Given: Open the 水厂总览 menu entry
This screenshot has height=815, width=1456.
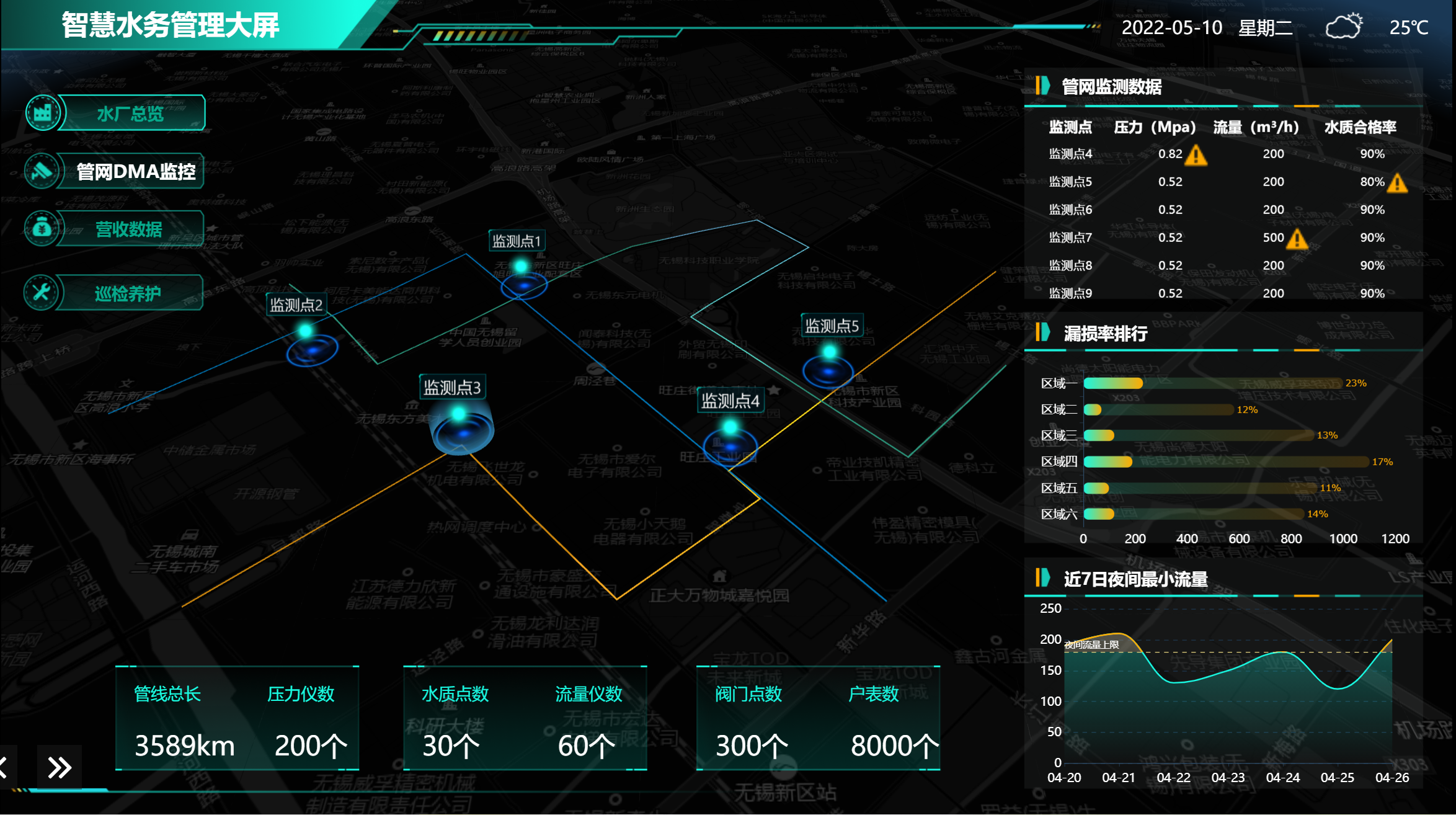Looking at the screenshot, I should (x=130, y=114).
